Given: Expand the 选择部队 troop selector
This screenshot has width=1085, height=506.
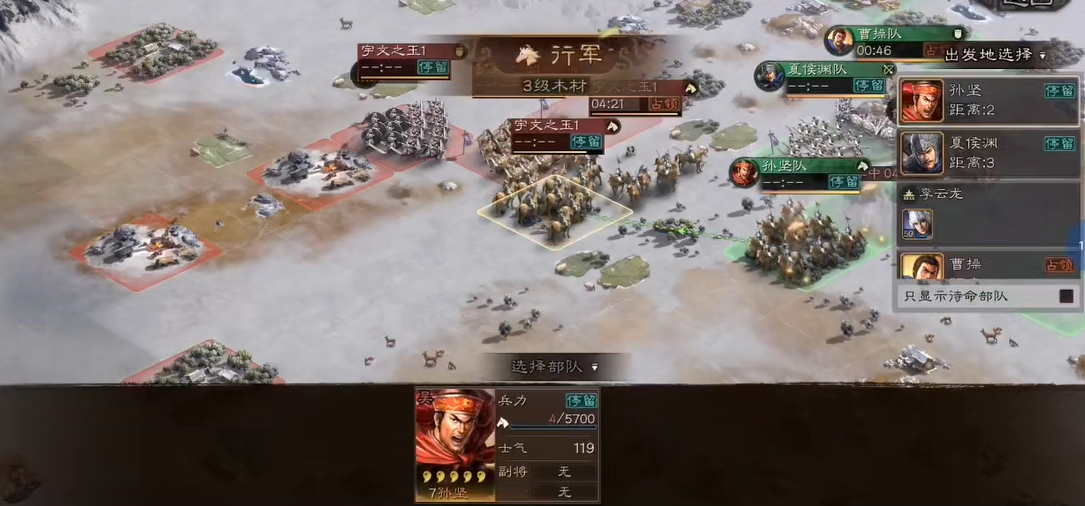Looking at the screenshot, I should (555, 367).
